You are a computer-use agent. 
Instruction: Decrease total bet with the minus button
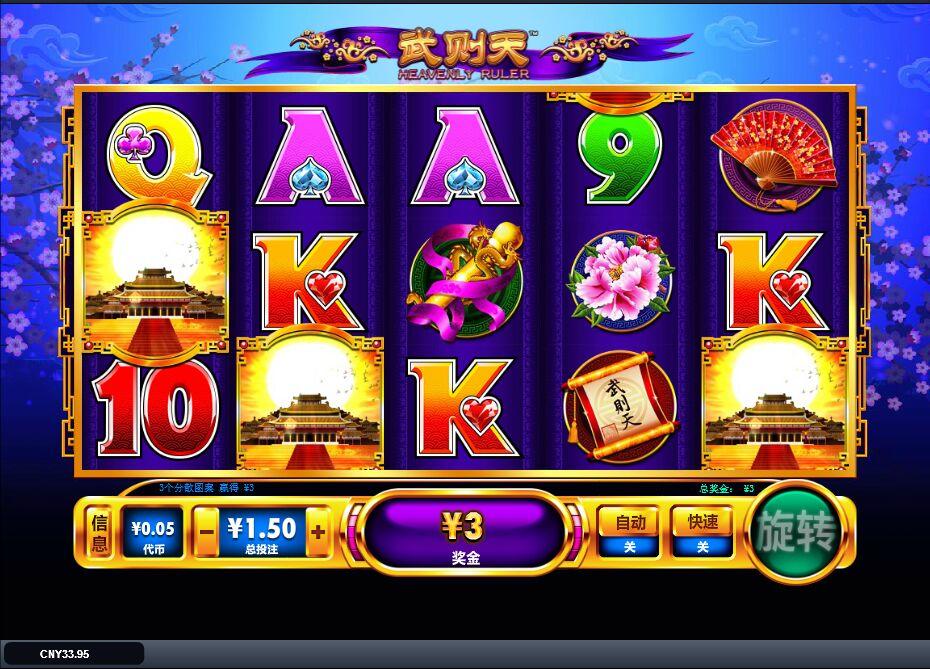tap(207, 532)
